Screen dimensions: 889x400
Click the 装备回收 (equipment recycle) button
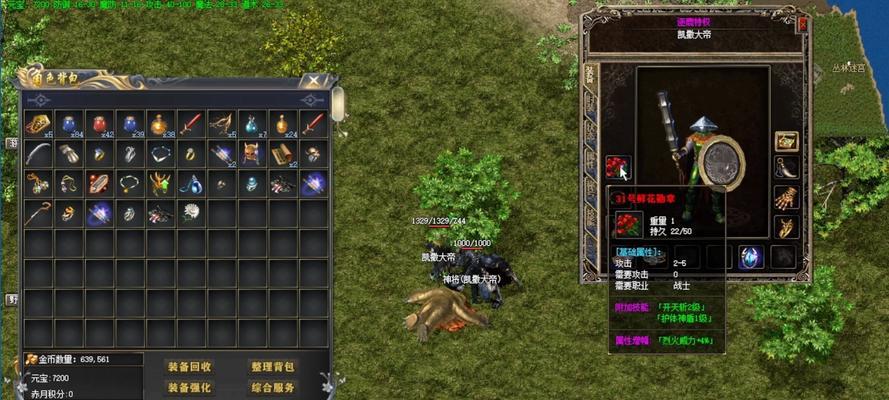(189, 366)
